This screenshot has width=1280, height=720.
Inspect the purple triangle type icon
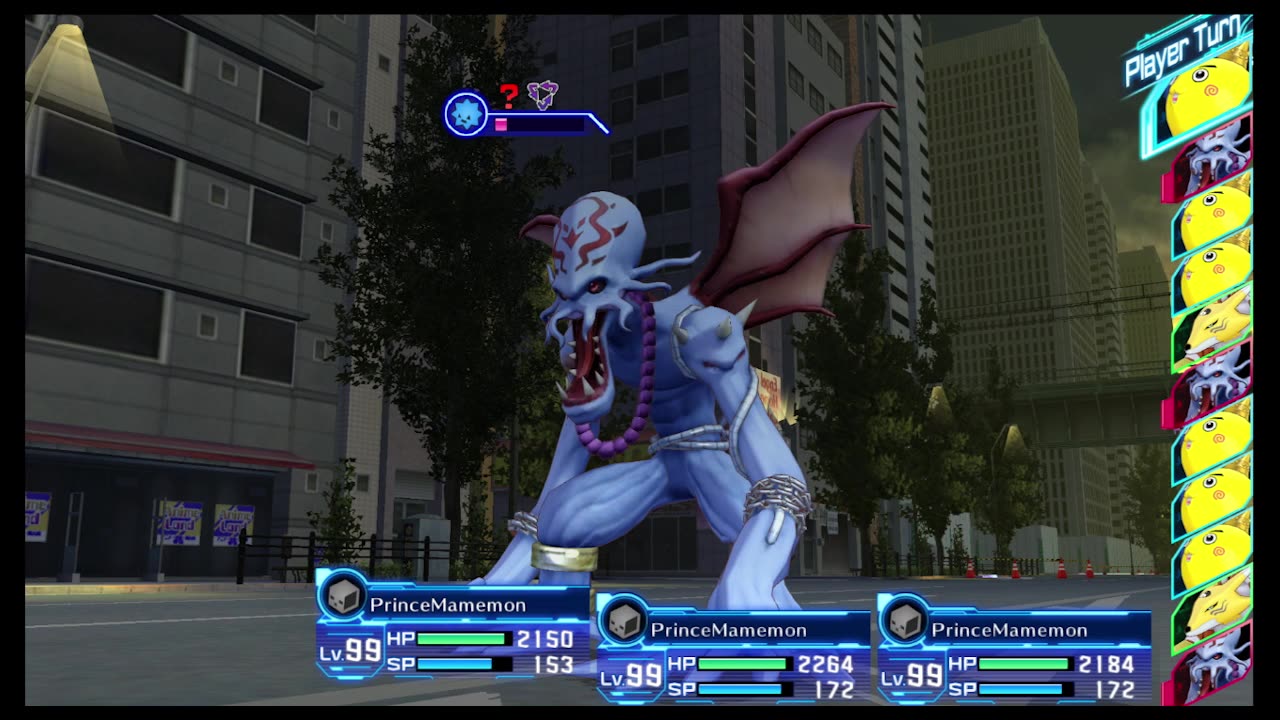point(542,95)
